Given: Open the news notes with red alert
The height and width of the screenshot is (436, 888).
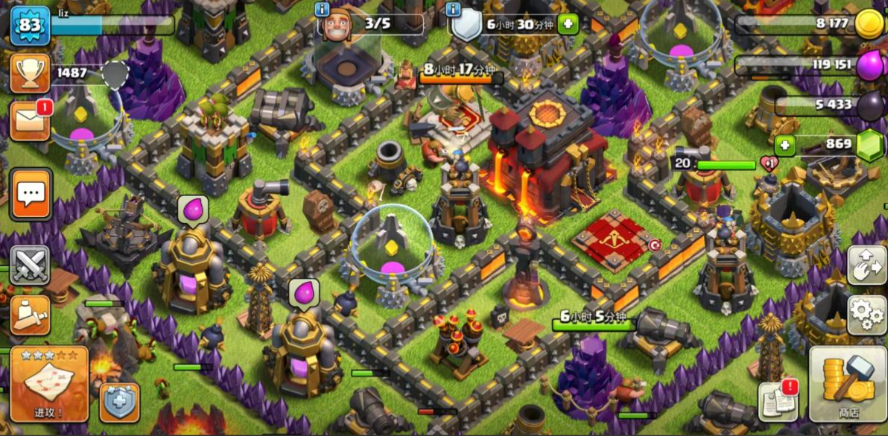Looking at the screenshot, I should point(777,400).
